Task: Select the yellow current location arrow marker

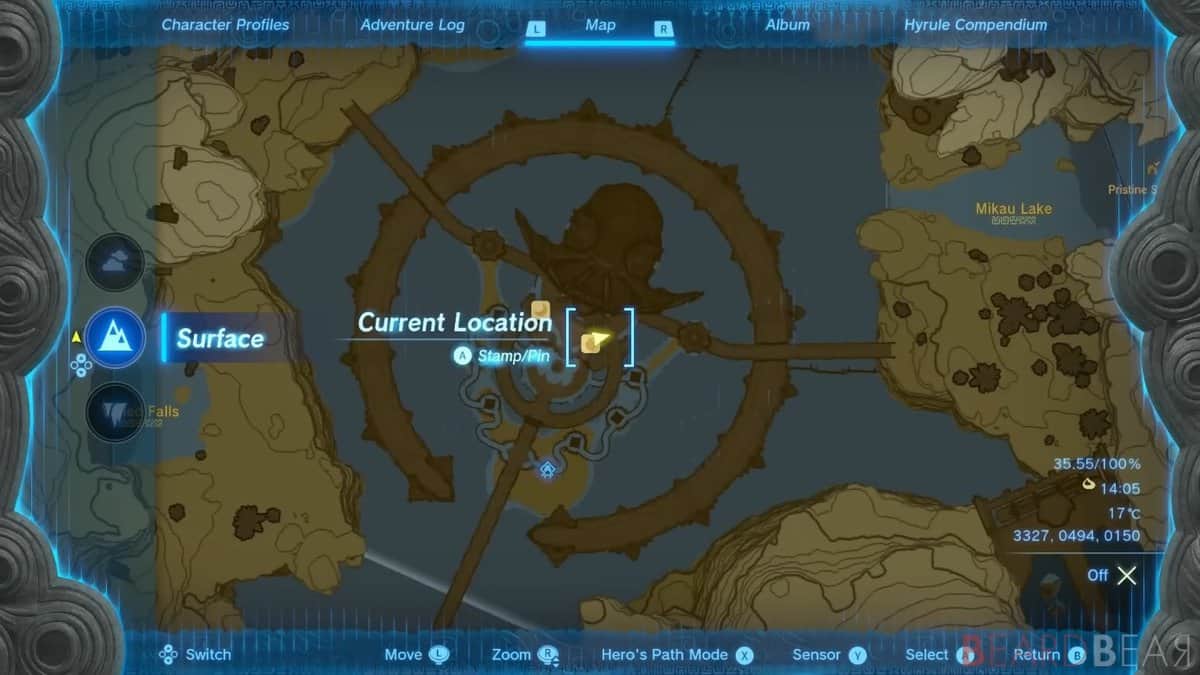Action: pyautogui.click(x=598, y=341)
